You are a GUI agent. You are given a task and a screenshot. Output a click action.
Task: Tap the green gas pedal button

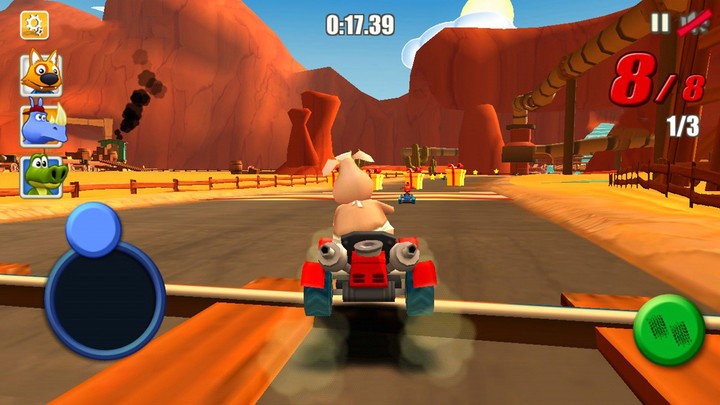(670, 329)
